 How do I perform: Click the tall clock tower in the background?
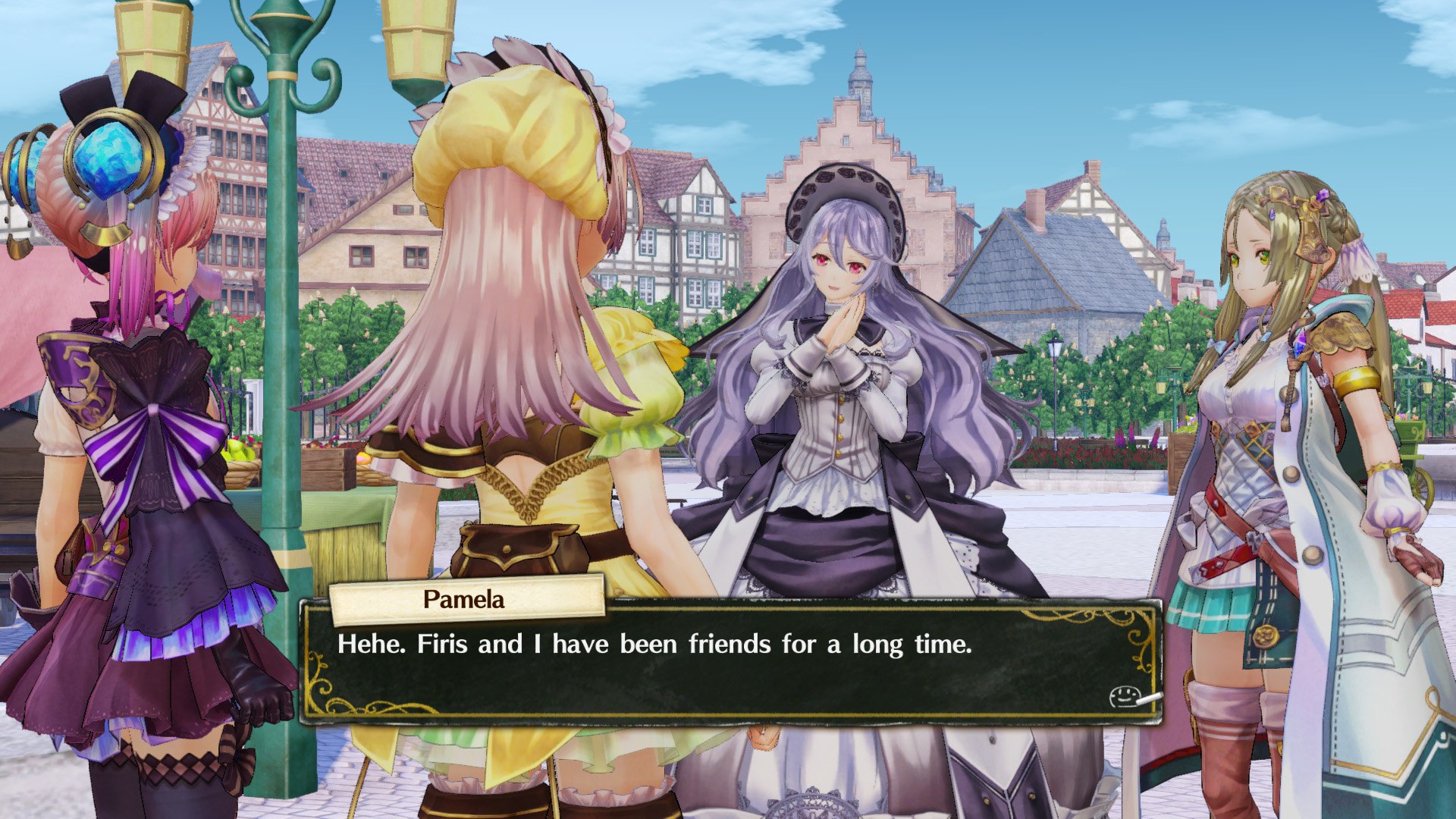(861, 83)
